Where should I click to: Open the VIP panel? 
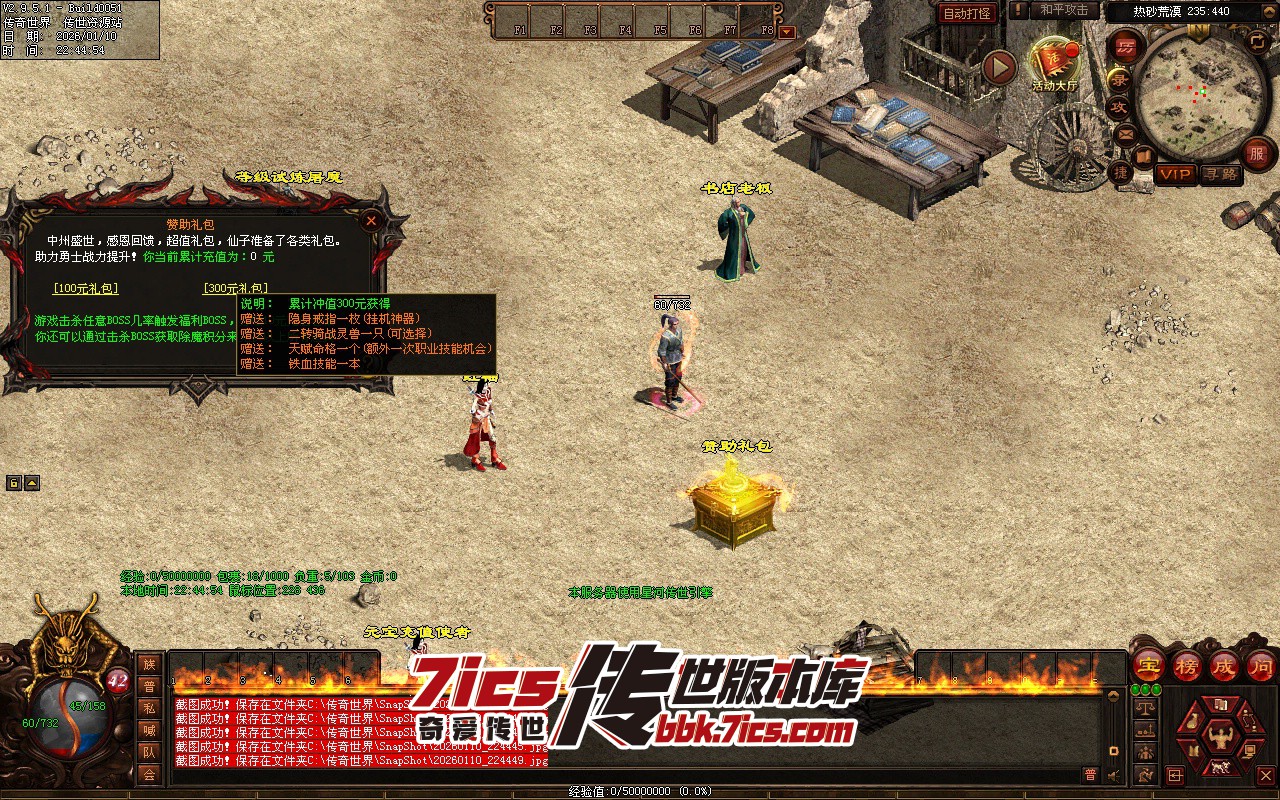click(x=1175, y=174)
